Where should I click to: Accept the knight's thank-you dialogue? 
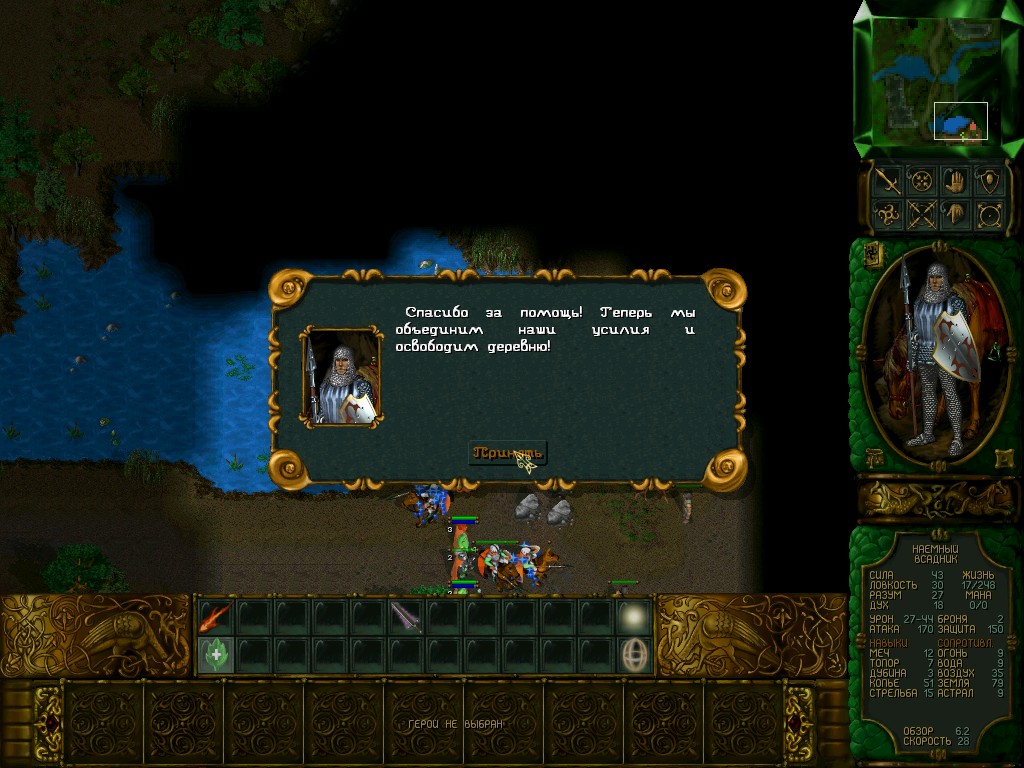[x=508, y=452]
